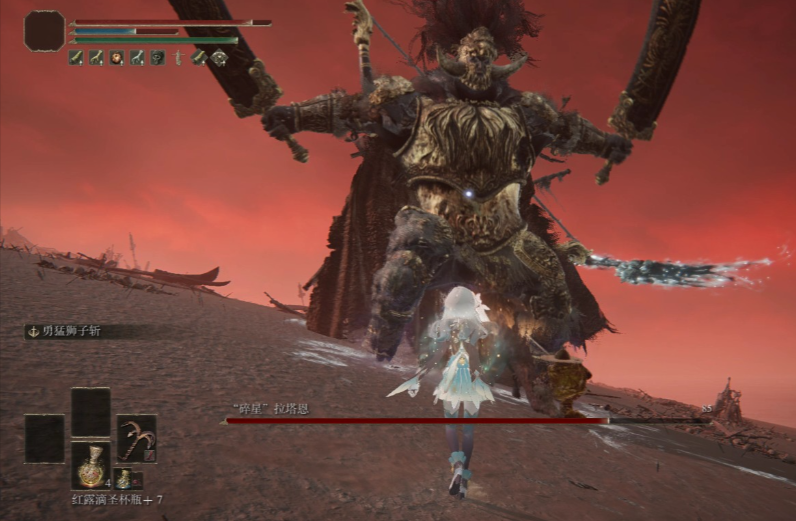Click the dark octagonal portrait frame

coord(45,31)
